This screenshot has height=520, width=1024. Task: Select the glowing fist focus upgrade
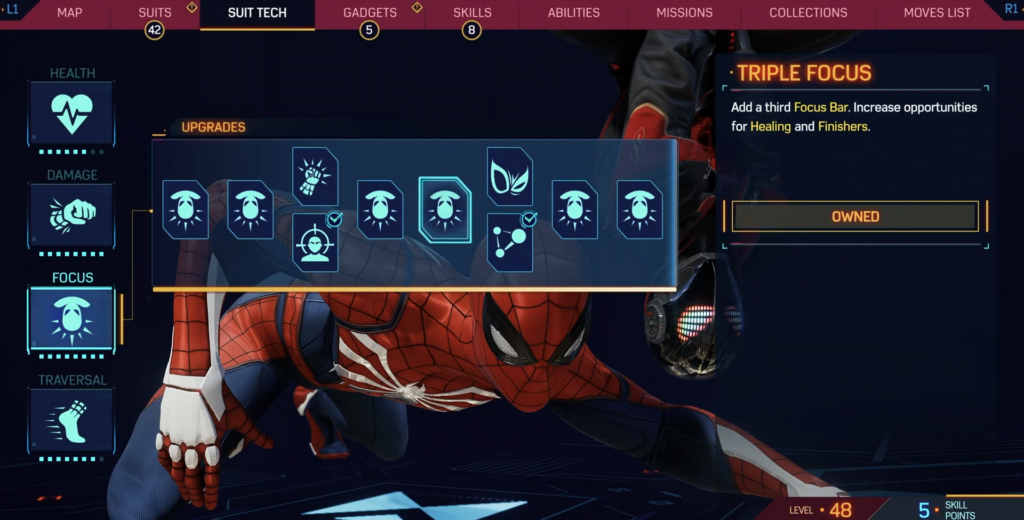click(315, 177)
